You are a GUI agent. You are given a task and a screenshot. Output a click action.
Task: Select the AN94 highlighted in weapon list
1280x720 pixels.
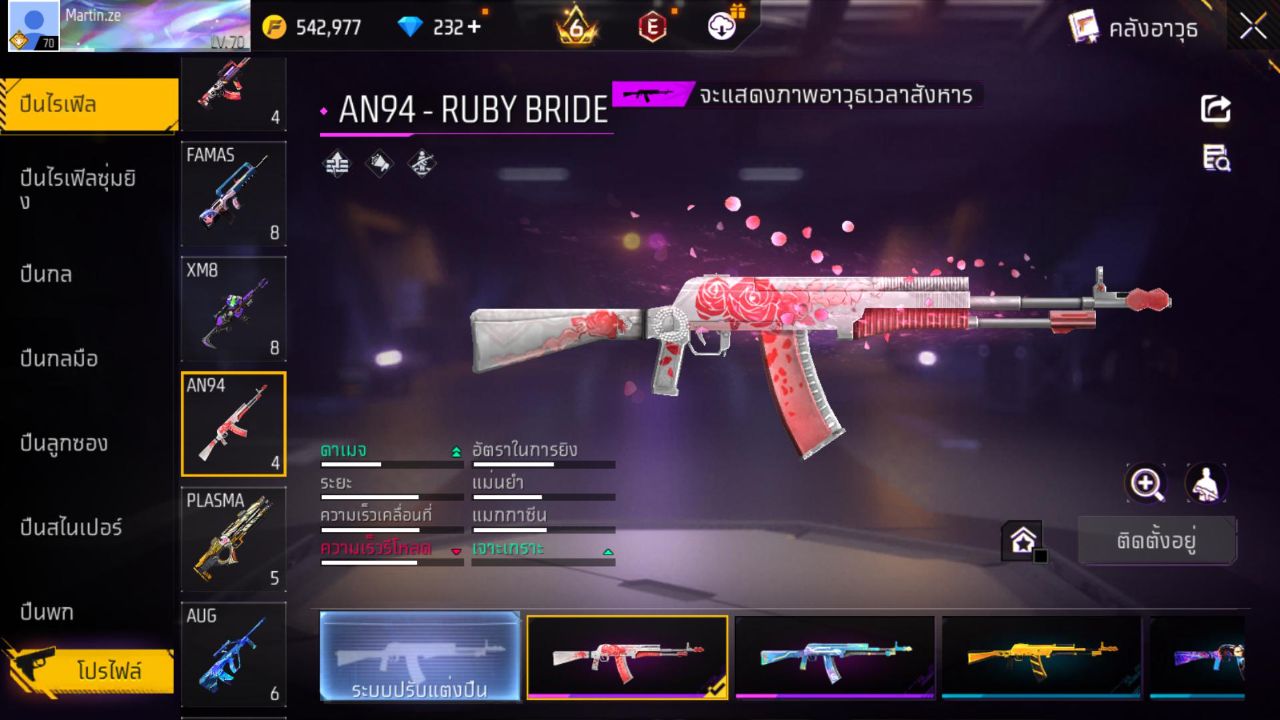click(233, 423)
